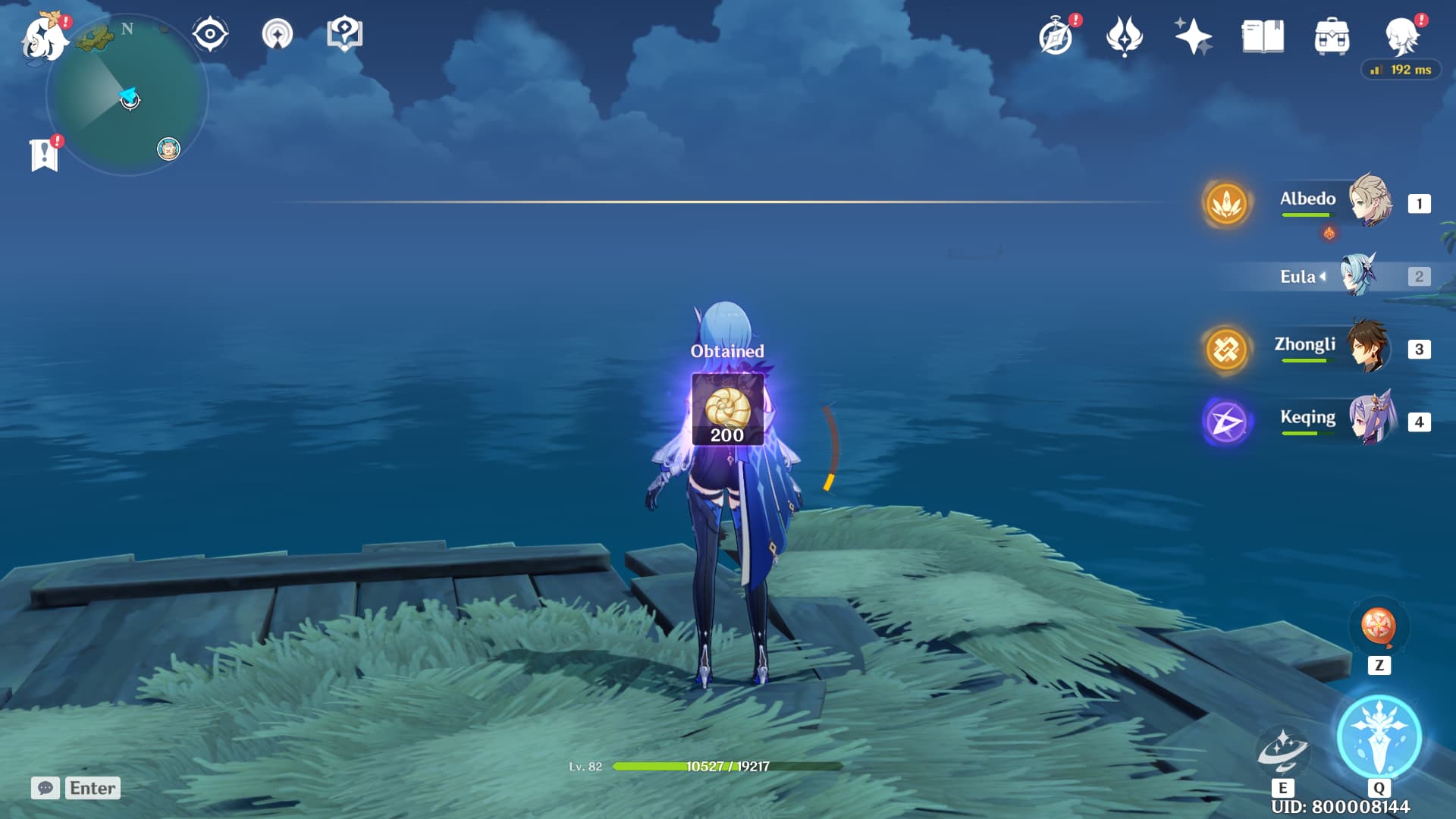Open the Battle Pass wings icon
Viewport: 1456px width, 819px height.
click(x=1126, y=33)
